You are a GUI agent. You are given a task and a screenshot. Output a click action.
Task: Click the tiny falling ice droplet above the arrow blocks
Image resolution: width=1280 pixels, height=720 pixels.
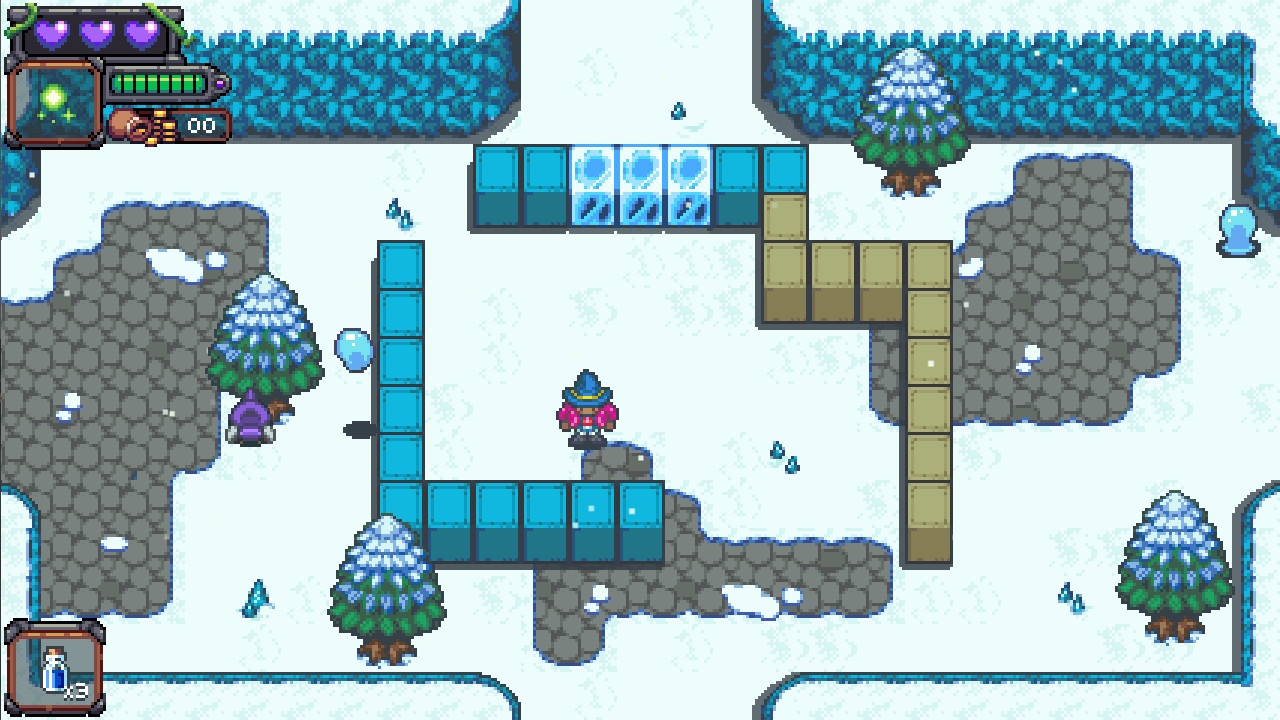click(x=677, y=110)
